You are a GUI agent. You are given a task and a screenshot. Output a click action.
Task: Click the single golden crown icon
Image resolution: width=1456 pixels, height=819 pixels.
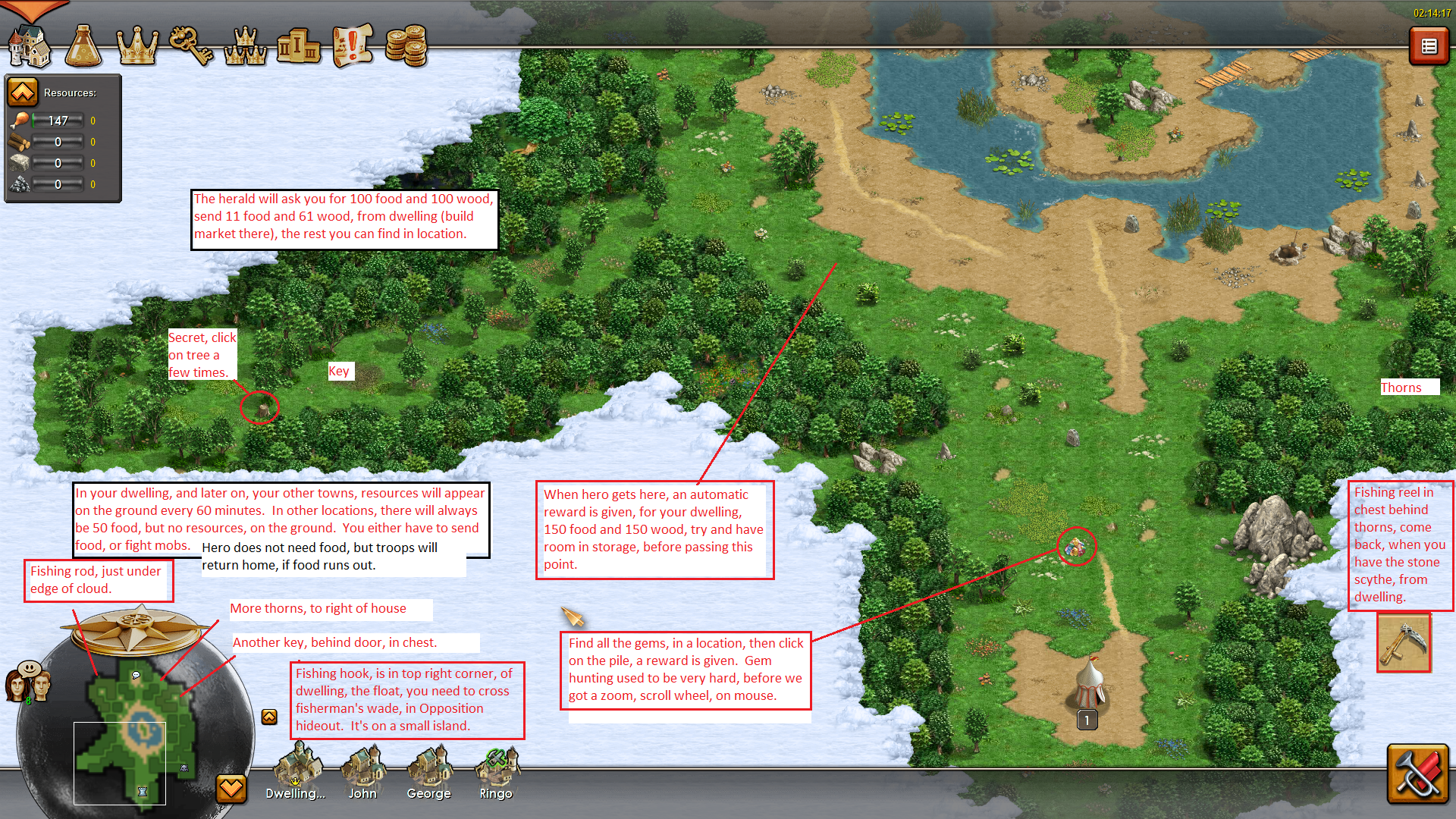[137, 47]
